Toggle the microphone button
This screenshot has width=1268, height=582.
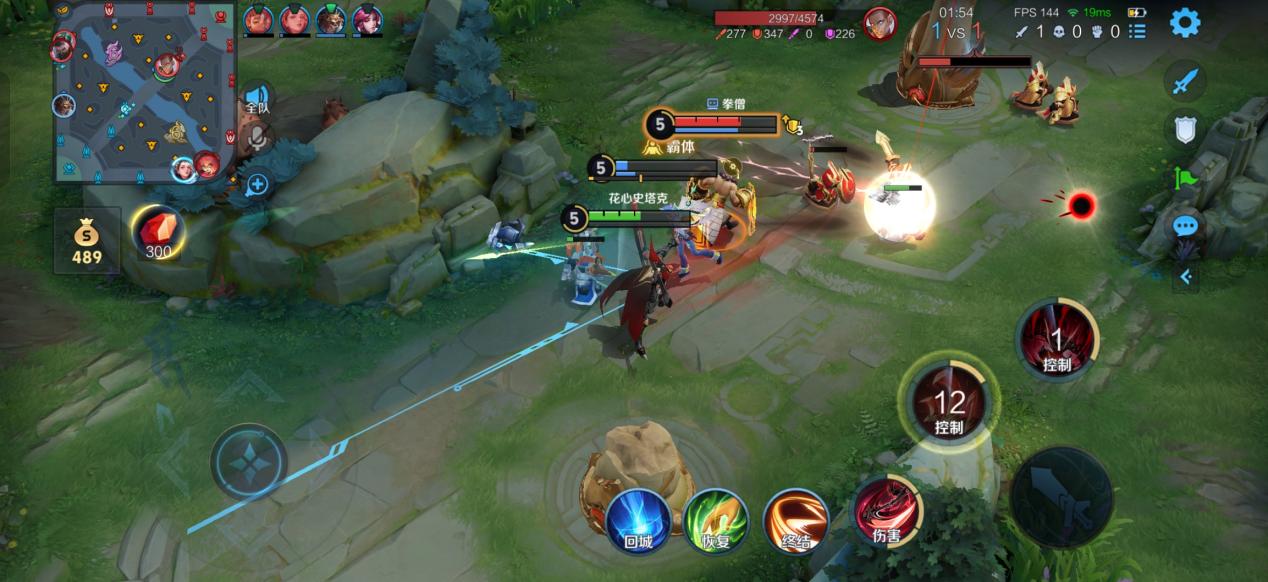click(257, 138)
